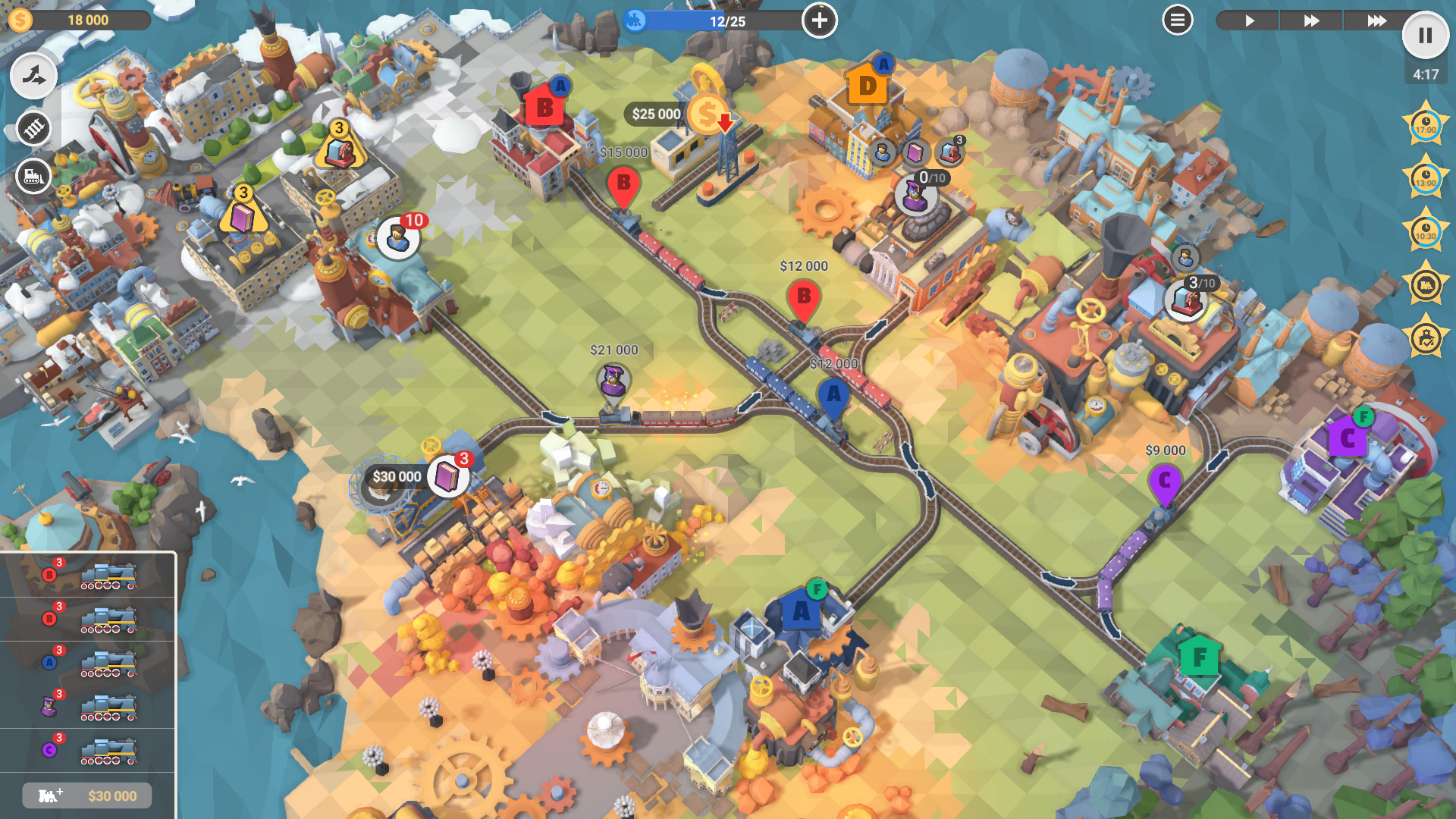The width and height of the screenshot is (1456, 819).
Task: Click the plus button beside 12/25 counter
Action: pyautogui.click(x=819, y=20)
